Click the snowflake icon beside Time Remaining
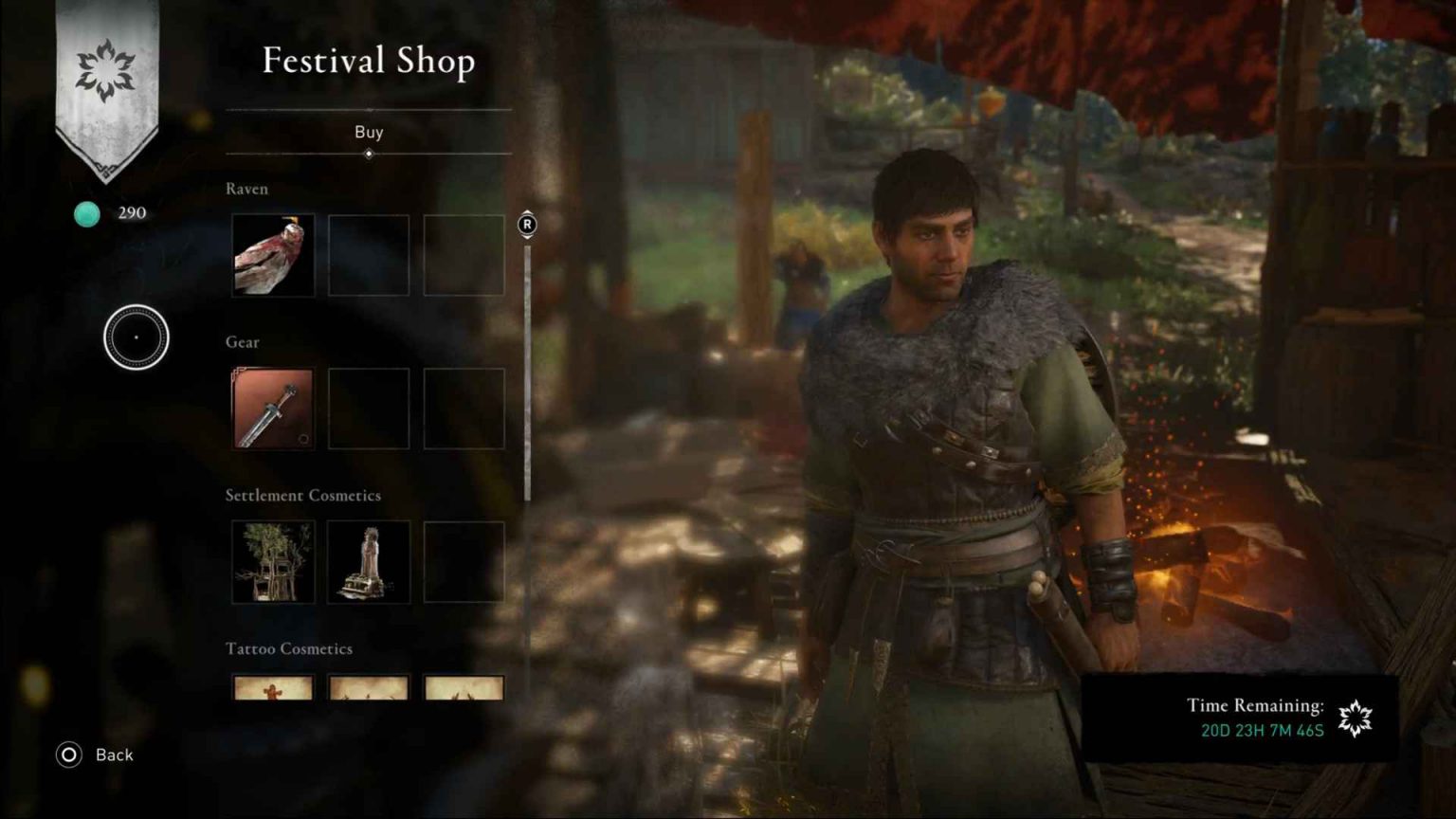 (1356, 719)
